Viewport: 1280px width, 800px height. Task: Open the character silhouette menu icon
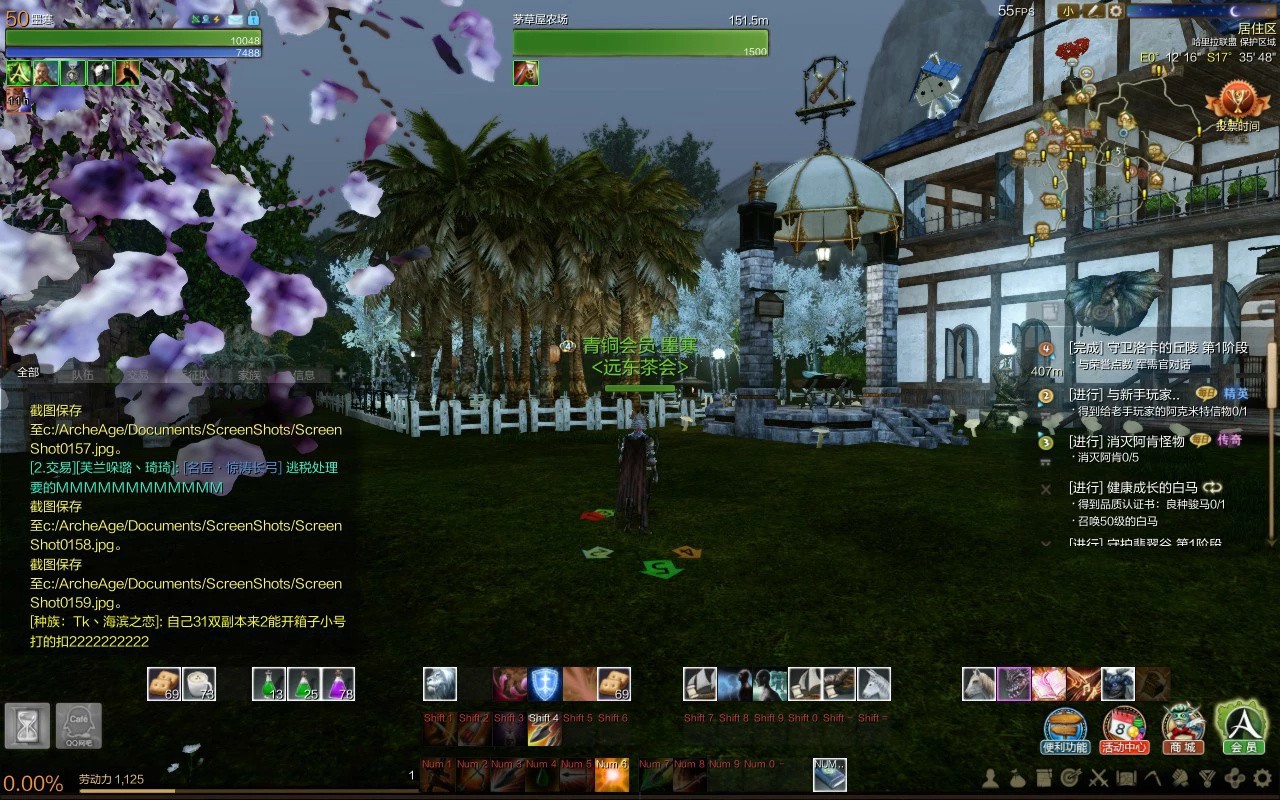pyautogui.click(x=991, y=778)
